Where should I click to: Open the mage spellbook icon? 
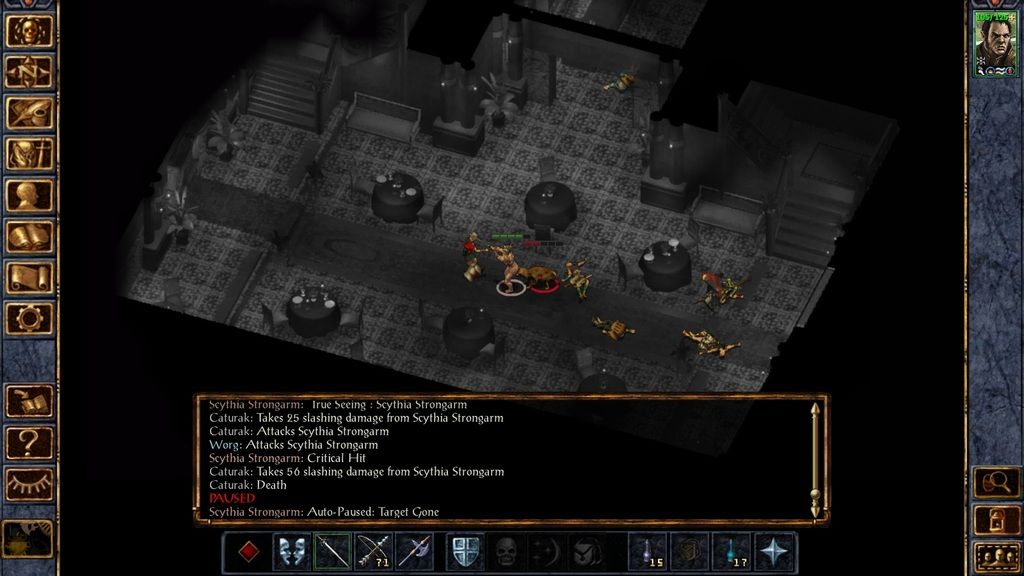[29, 237]
